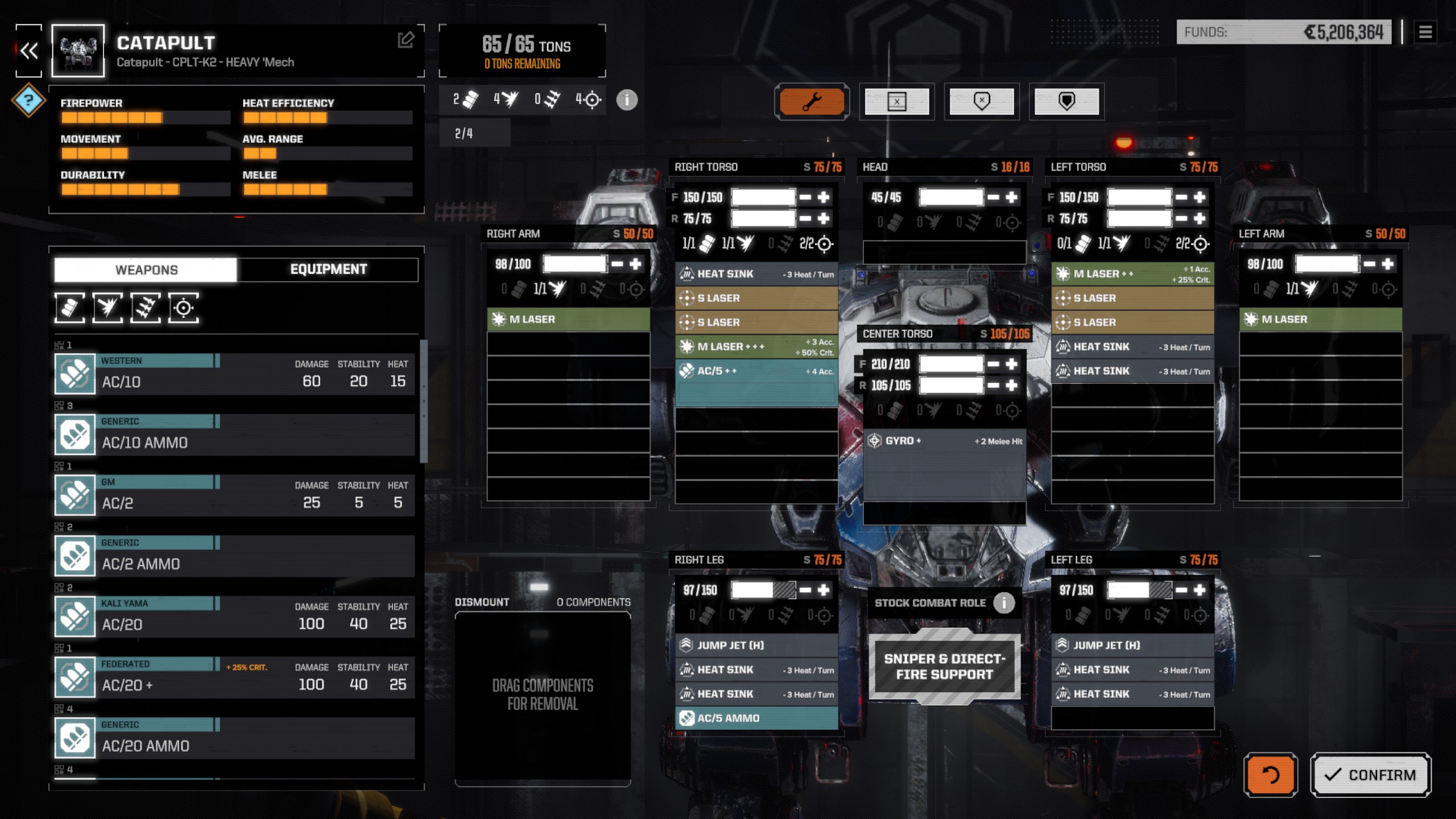Go back using the double-arrow button
The height and width of the screenshot is (819, 1456).
(x=29, y=51)
